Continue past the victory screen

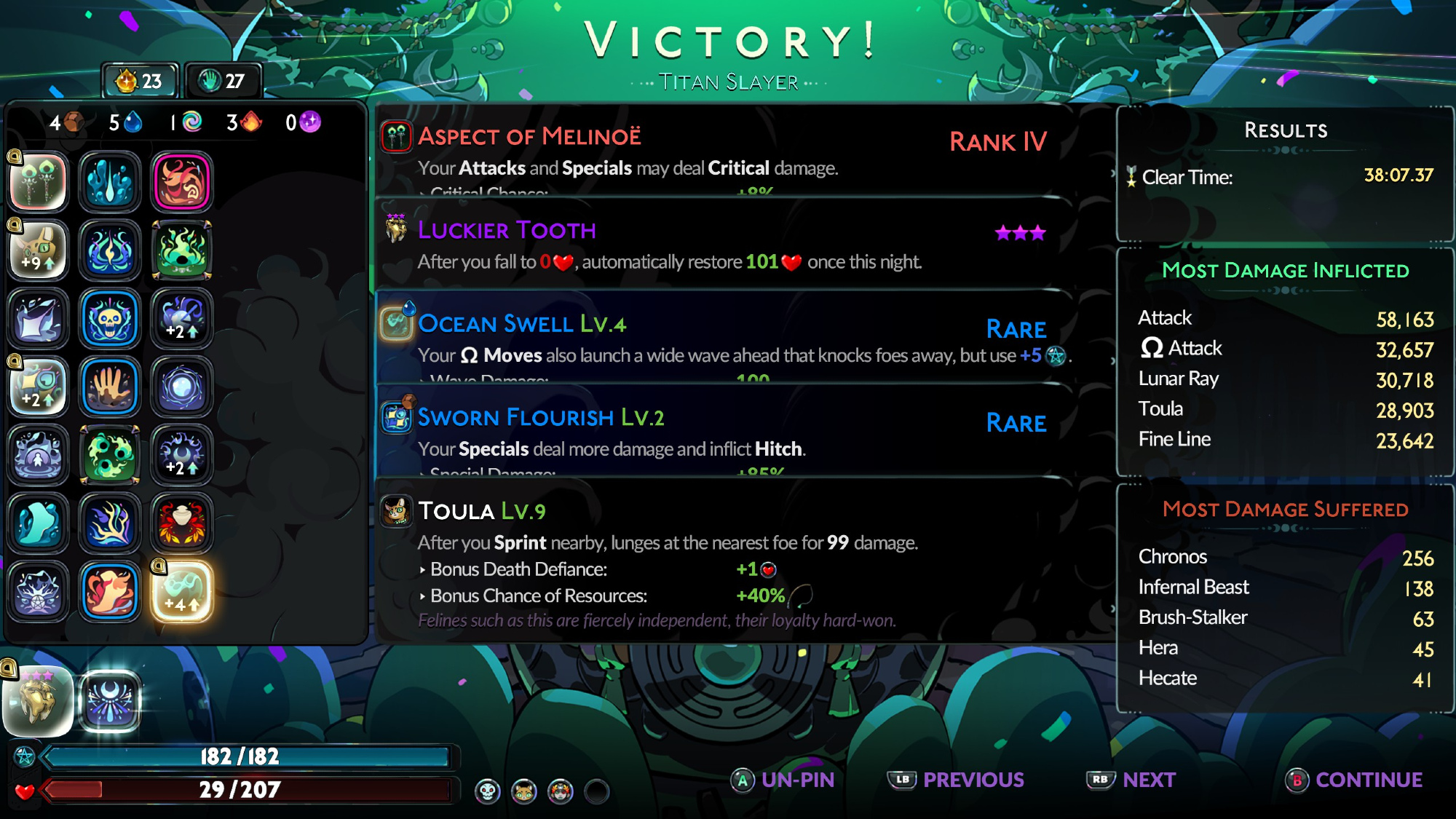click(1354, 780)
